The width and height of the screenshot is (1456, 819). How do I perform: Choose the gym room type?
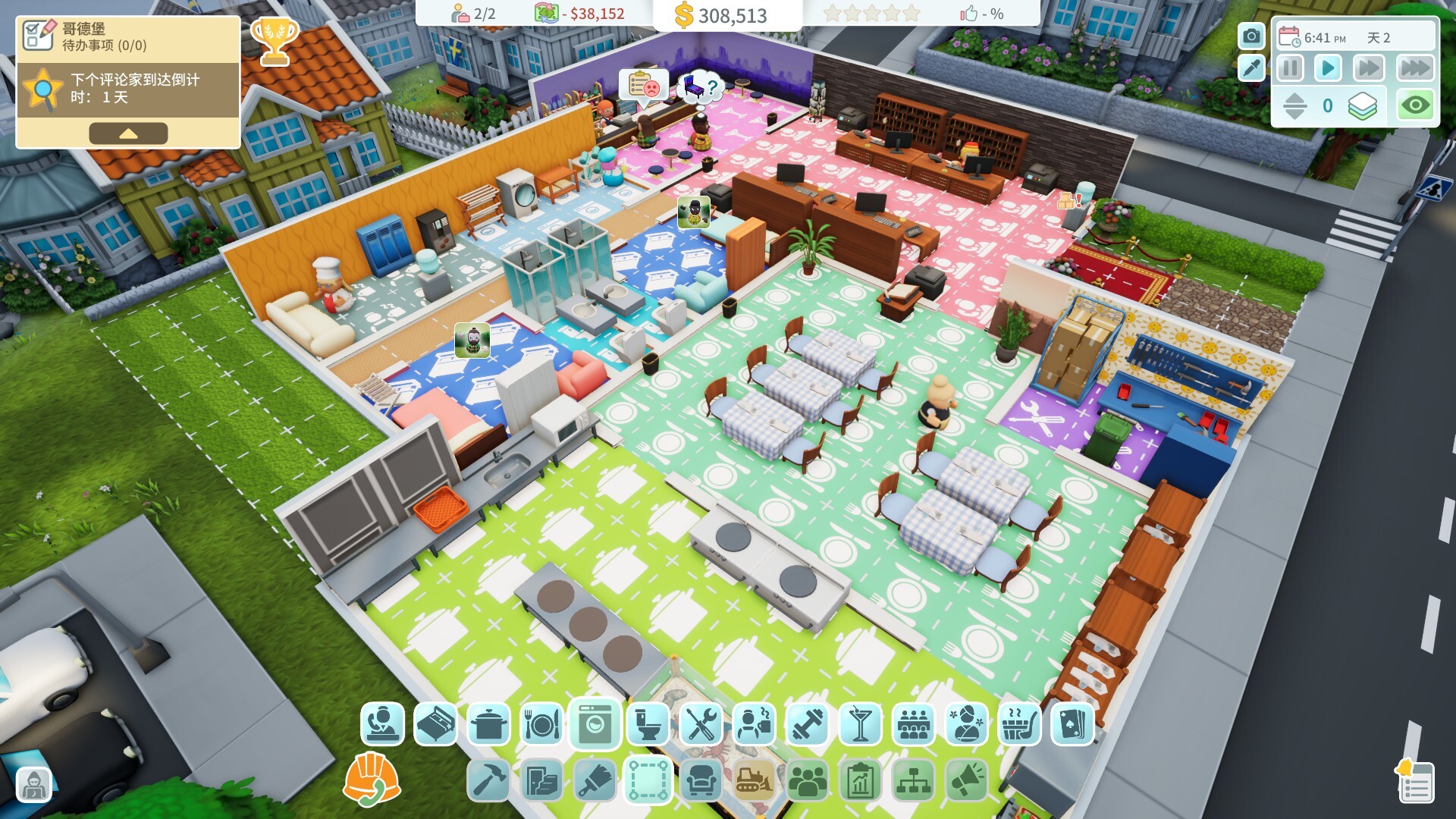click(807, 724)
